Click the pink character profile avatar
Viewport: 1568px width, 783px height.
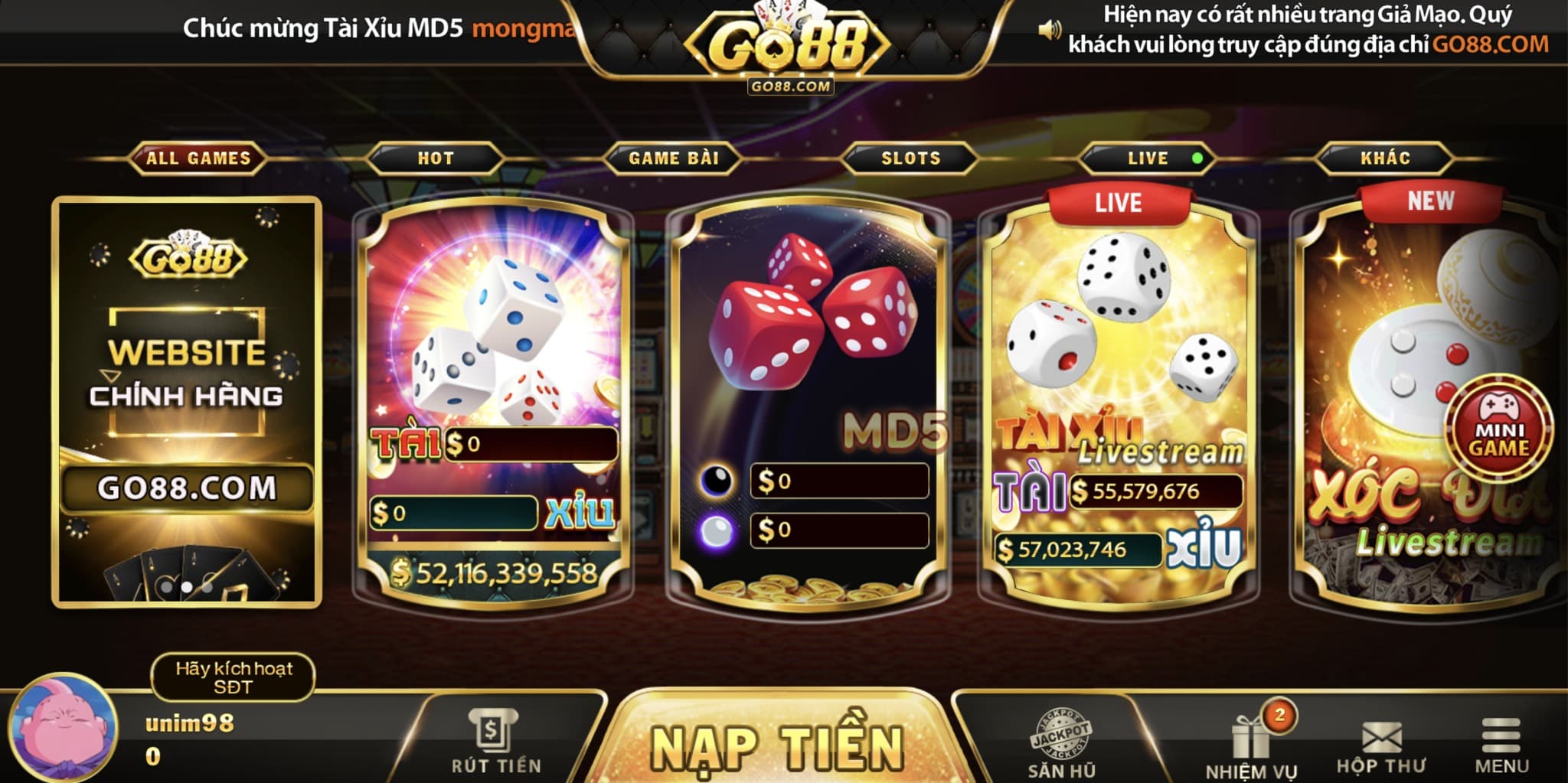64,727
